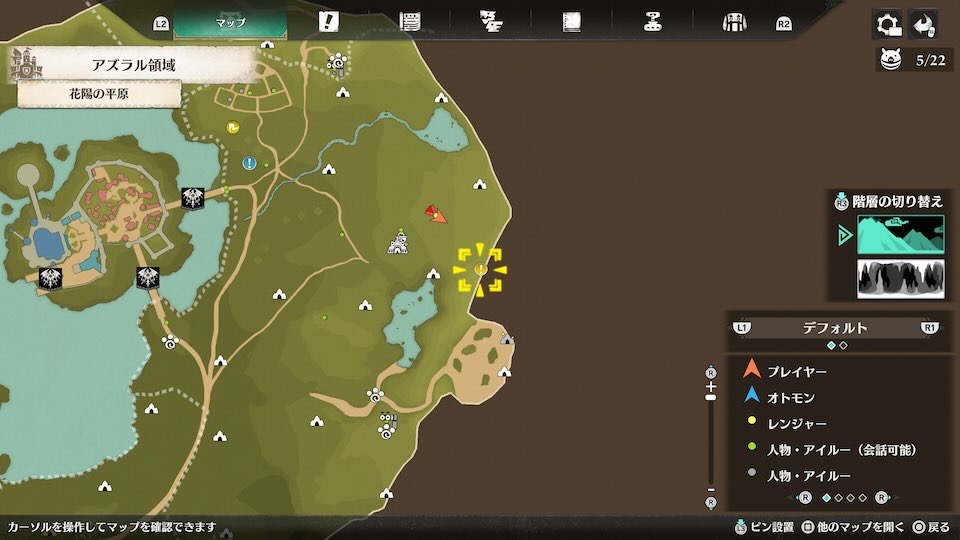Open the gear settings icon top right
Screen dimensions: 960x540
coord(886,24)
